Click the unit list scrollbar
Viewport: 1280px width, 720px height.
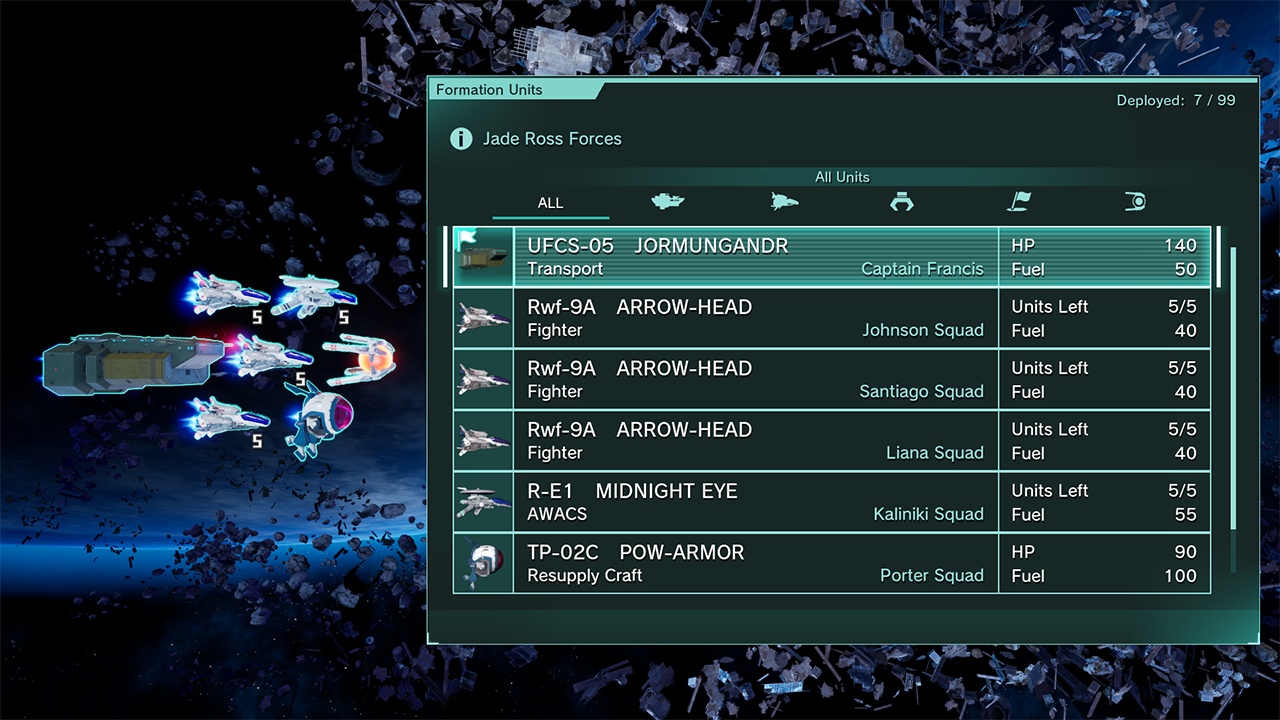1233,388
